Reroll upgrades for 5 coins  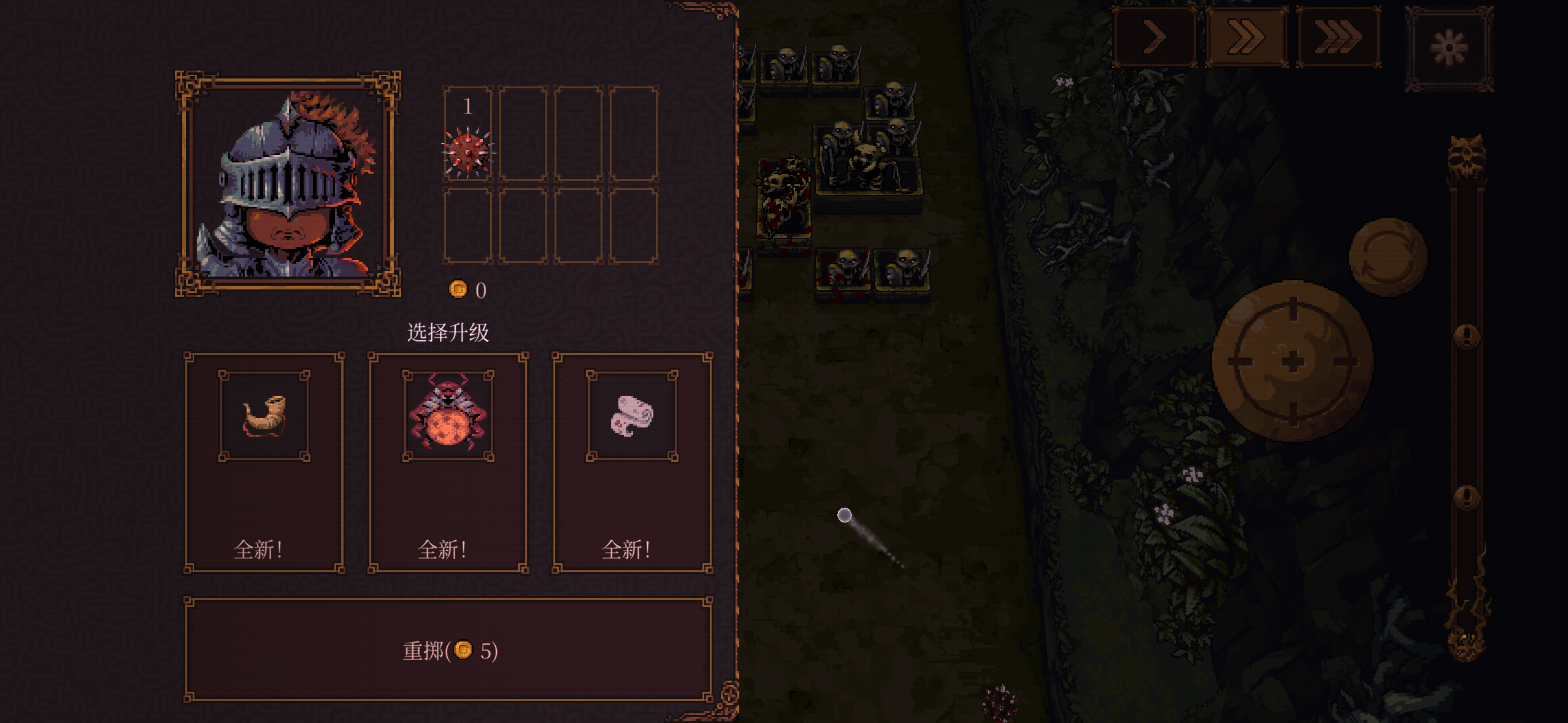click(x=448, y=650)
